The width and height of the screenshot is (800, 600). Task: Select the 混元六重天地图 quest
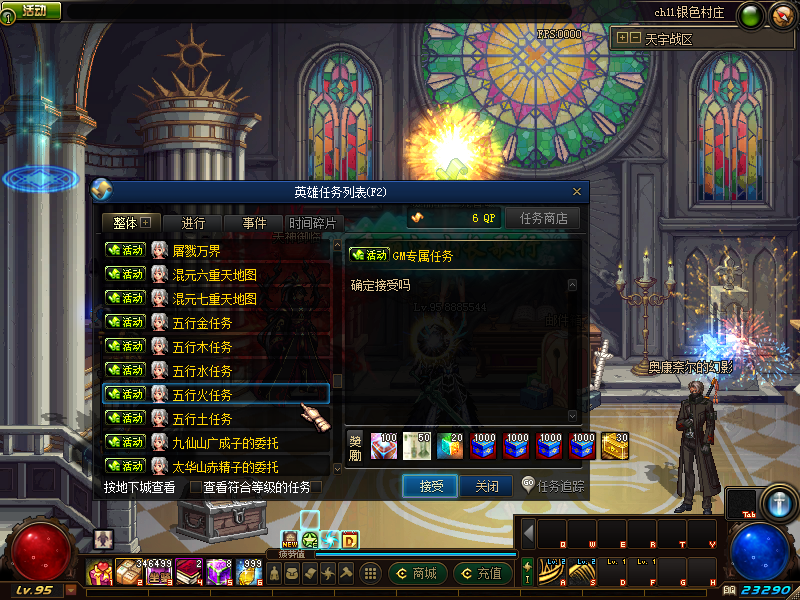(x=216, y=274)
